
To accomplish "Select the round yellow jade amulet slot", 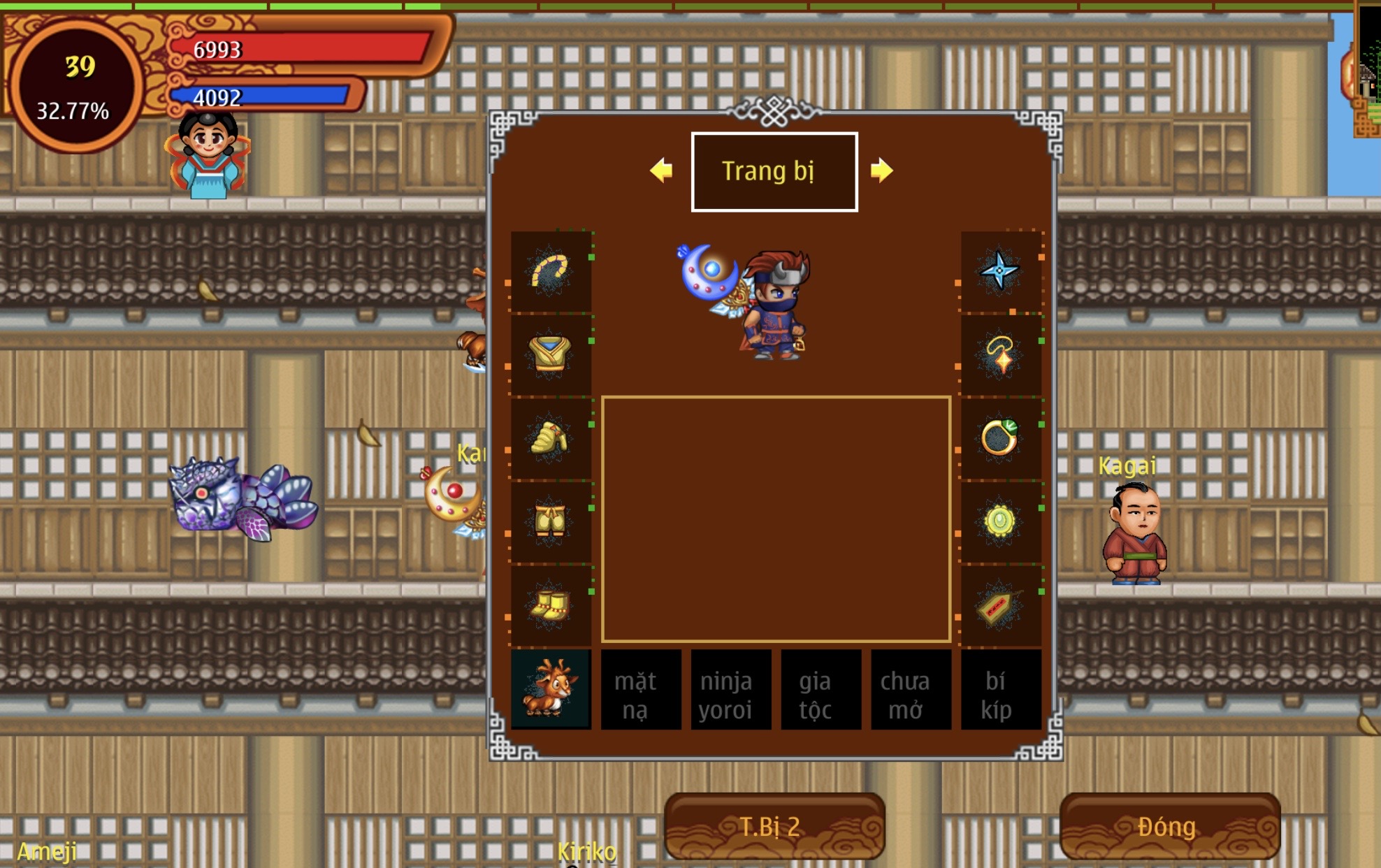I will pyautogui.click(x=1000, y=521).
